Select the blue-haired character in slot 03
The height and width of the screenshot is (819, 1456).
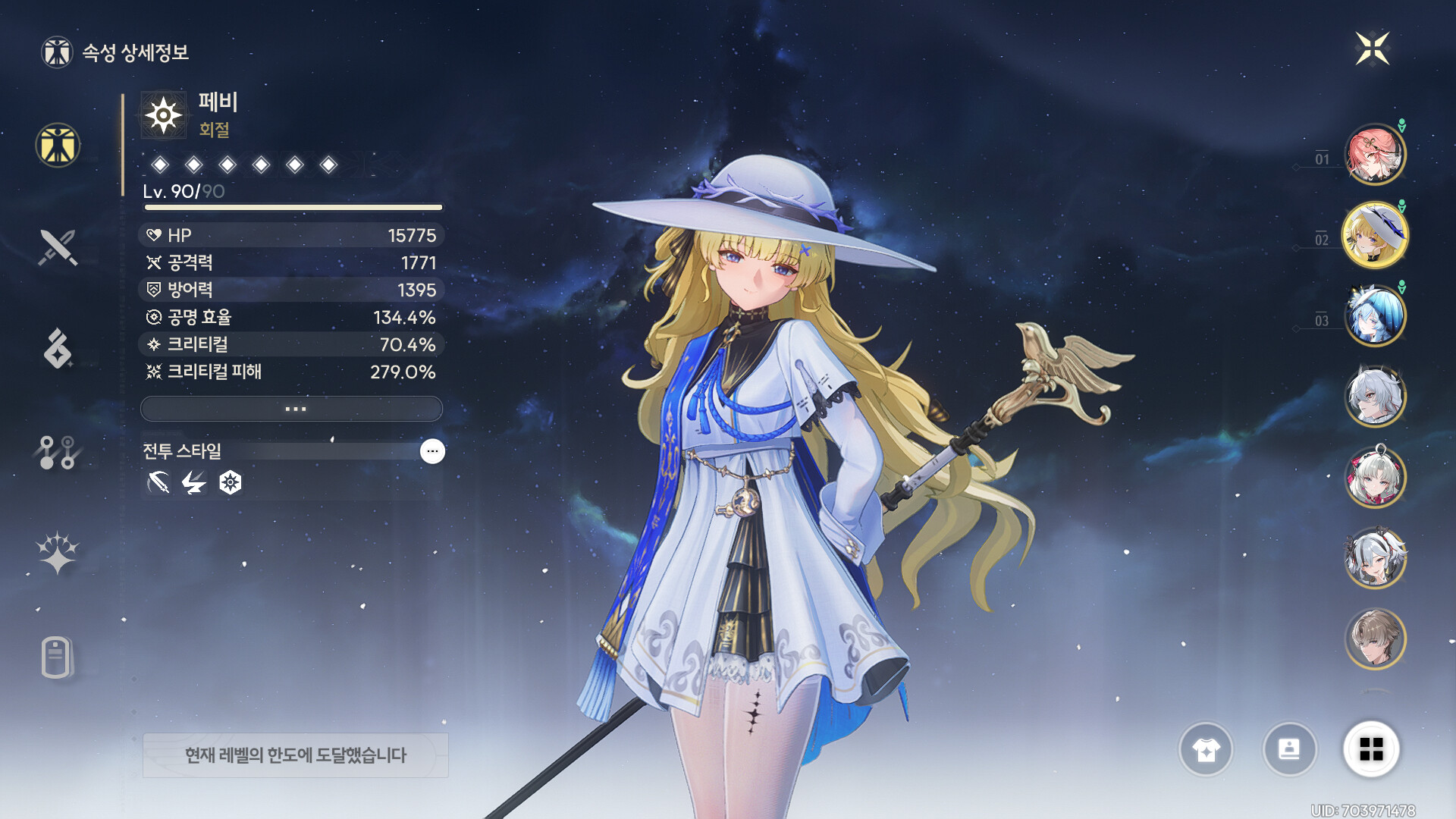point(1374,316)
